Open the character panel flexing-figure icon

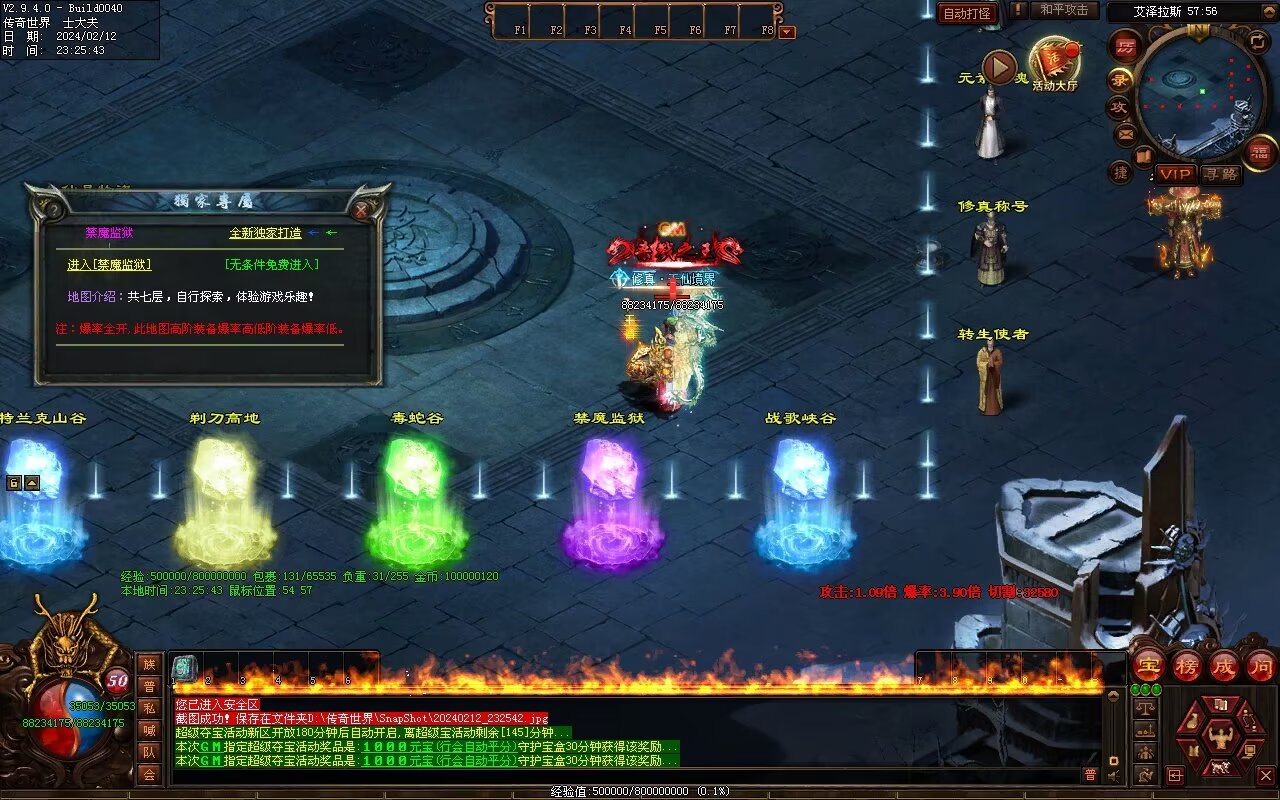[x=1219, y=739]
